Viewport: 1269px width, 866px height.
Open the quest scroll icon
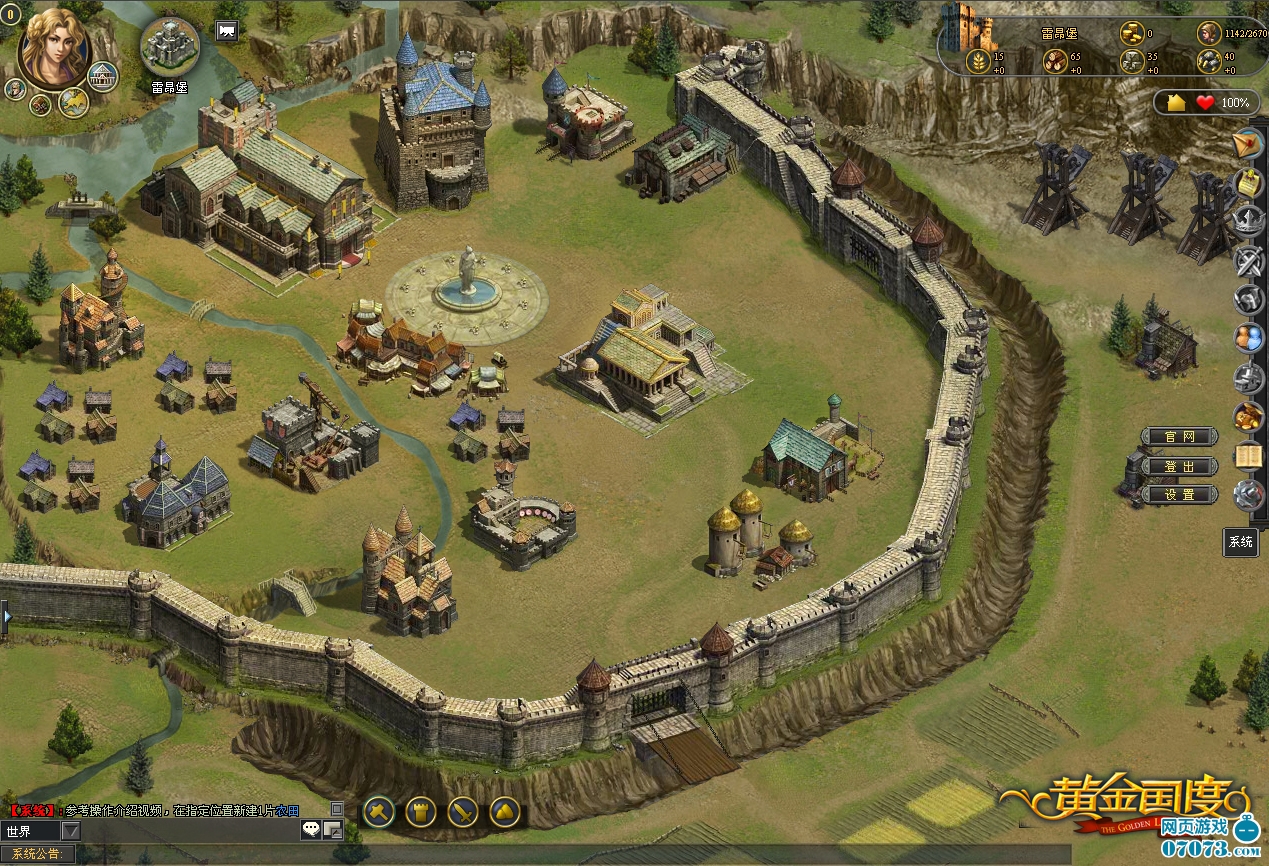pyautogui.click(x=1248, y=183)
